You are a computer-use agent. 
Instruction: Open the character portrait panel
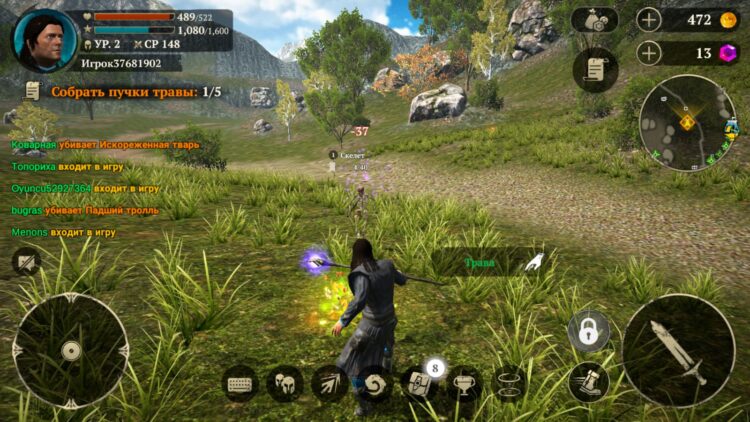(44, 39)
